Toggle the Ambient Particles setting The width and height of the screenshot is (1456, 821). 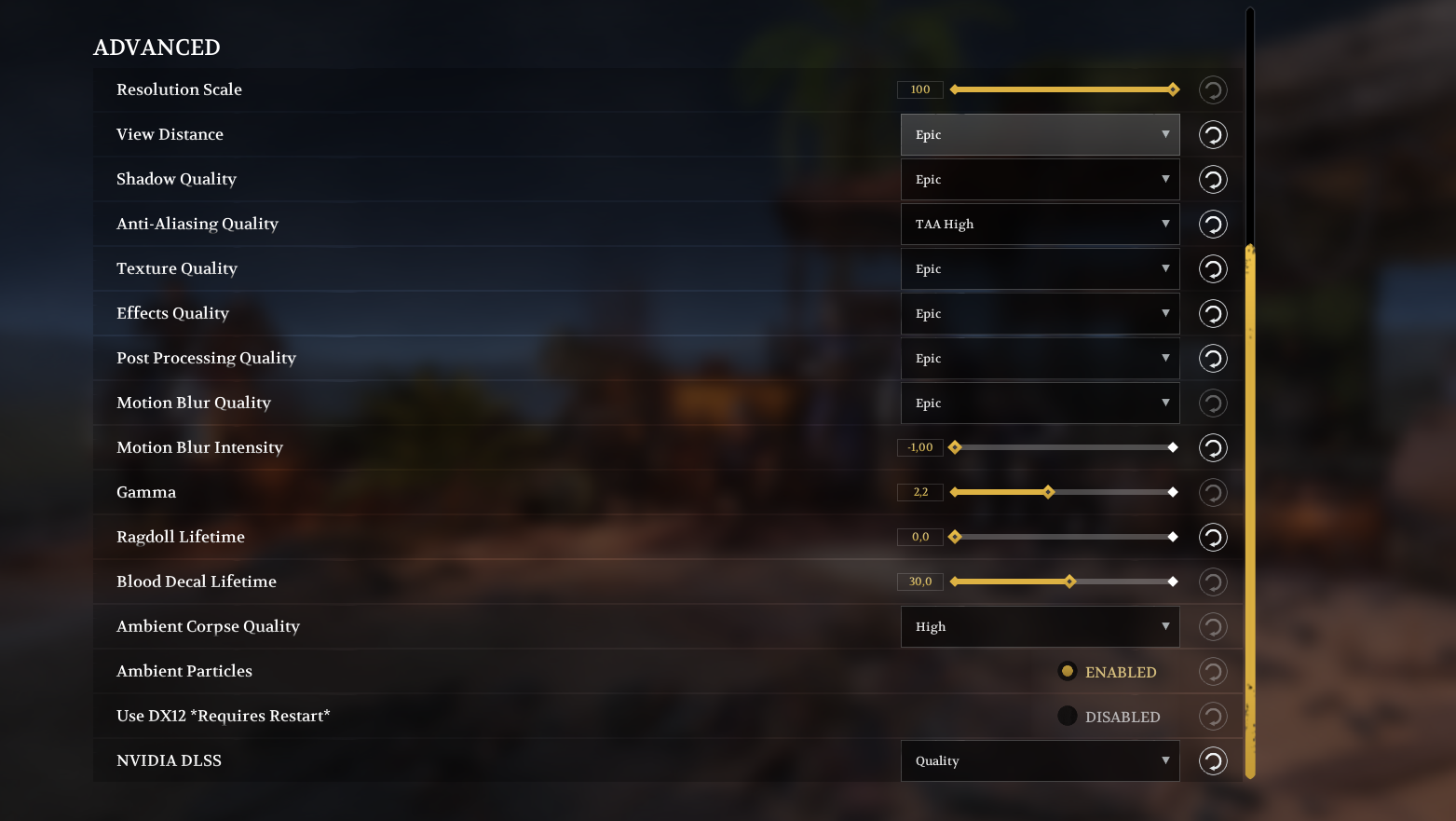(1068, 671)
